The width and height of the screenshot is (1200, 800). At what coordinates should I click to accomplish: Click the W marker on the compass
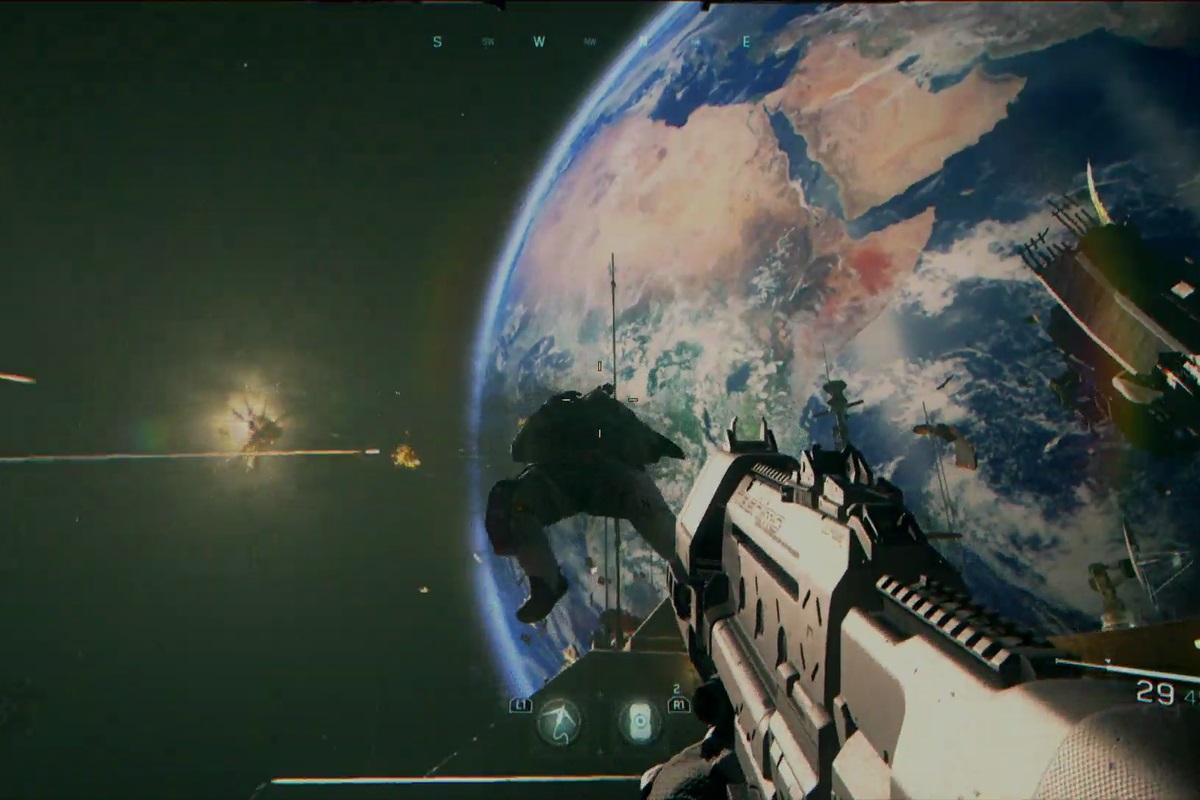539,42
